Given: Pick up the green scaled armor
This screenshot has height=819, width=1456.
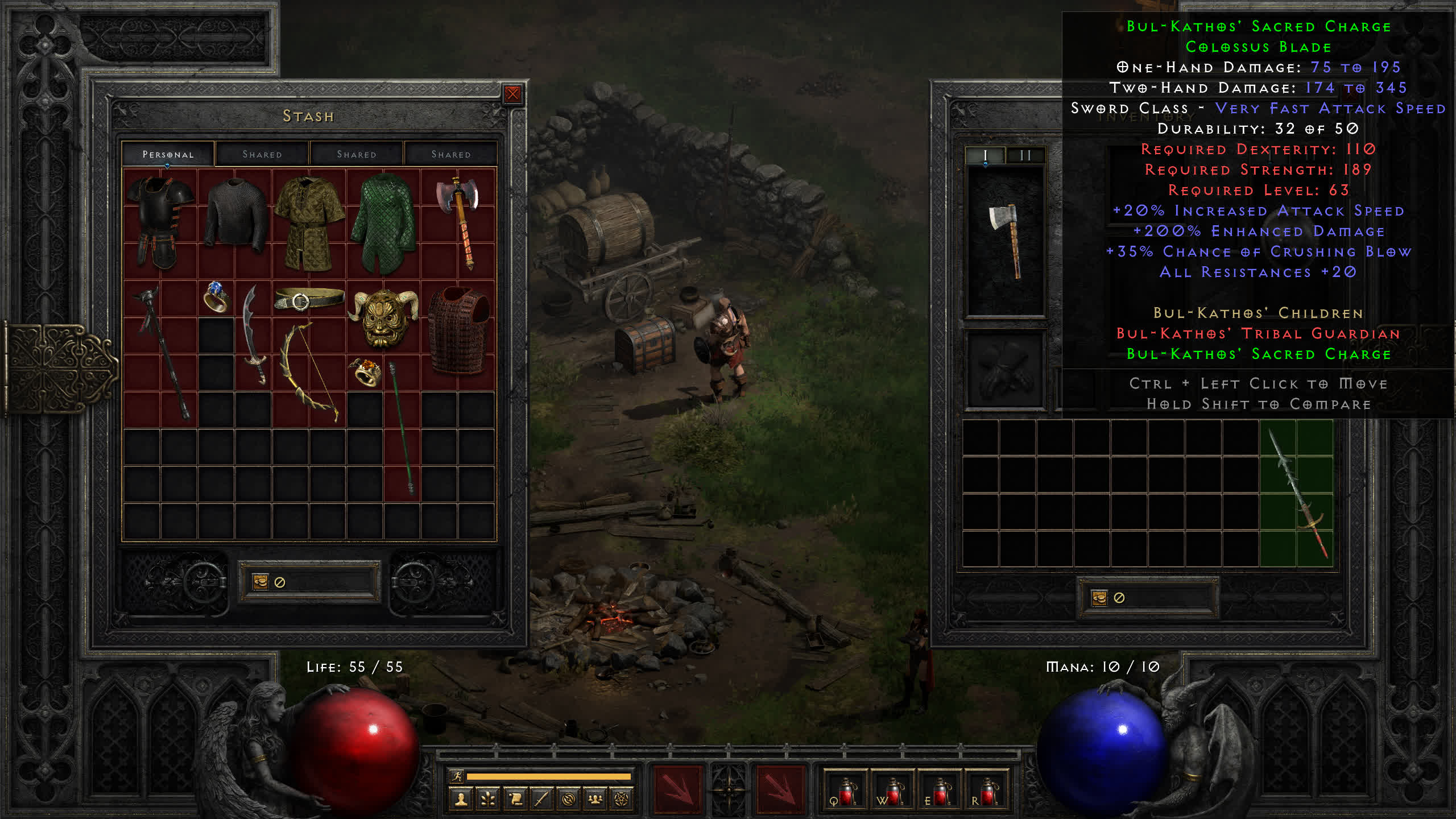Looking at the screenshot, I should point(384,223).
